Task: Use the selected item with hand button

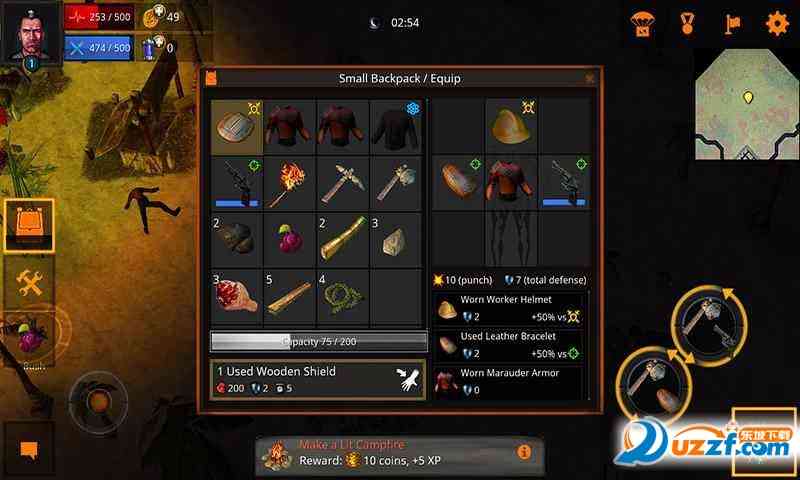Action: [407, 378]
